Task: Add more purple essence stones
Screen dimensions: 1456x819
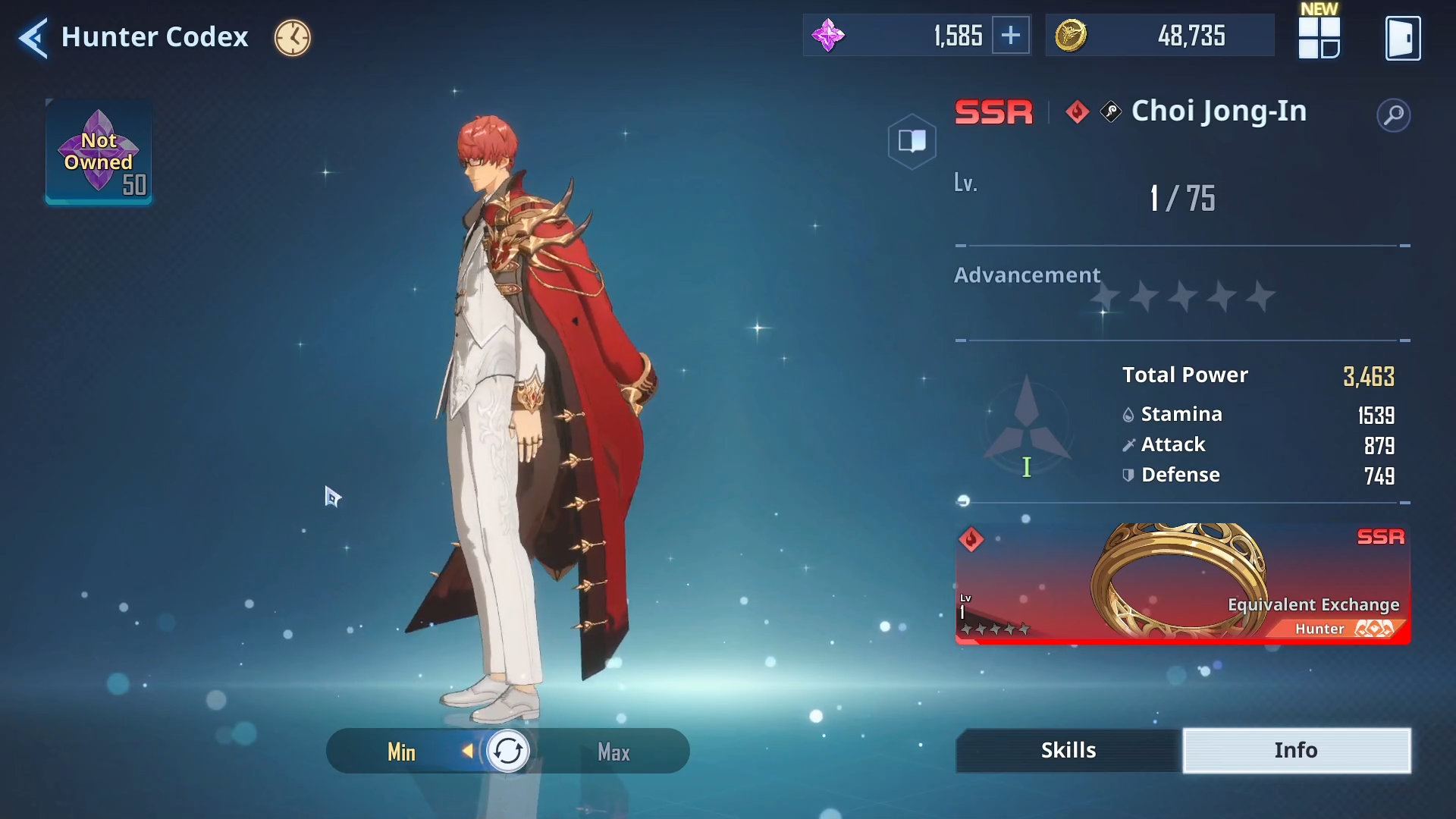Action: click(x=1011, y=36)
